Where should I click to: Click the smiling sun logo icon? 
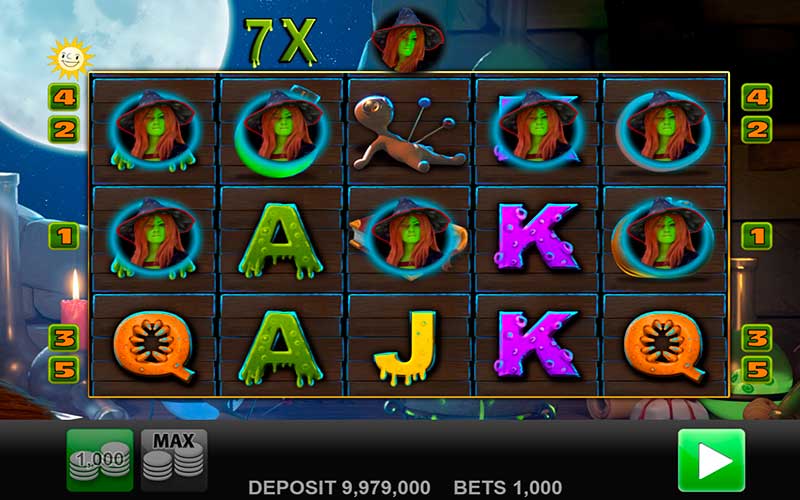coord(69,59)
